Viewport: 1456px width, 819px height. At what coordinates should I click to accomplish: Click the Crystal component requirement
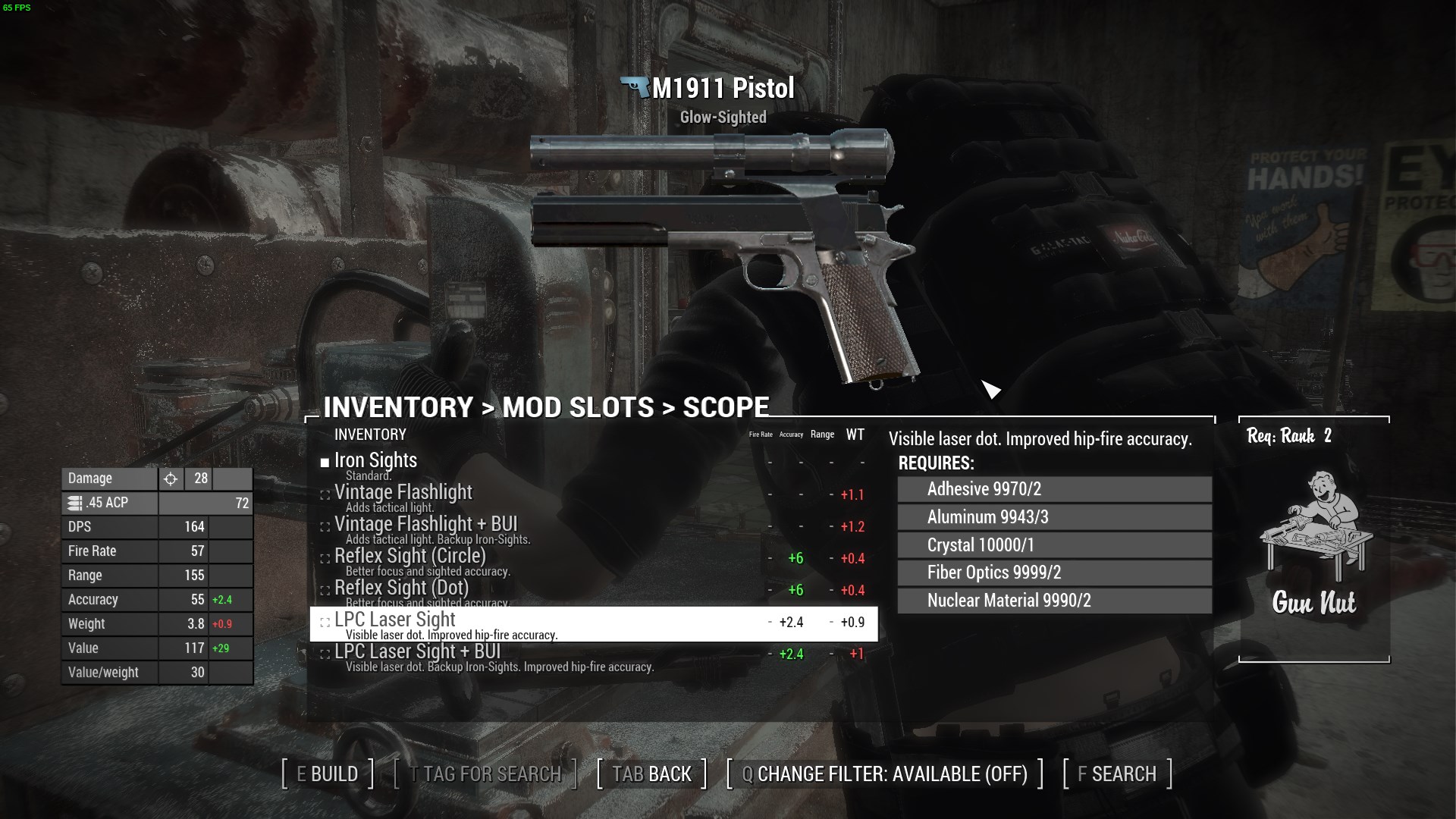(1054, 545)
